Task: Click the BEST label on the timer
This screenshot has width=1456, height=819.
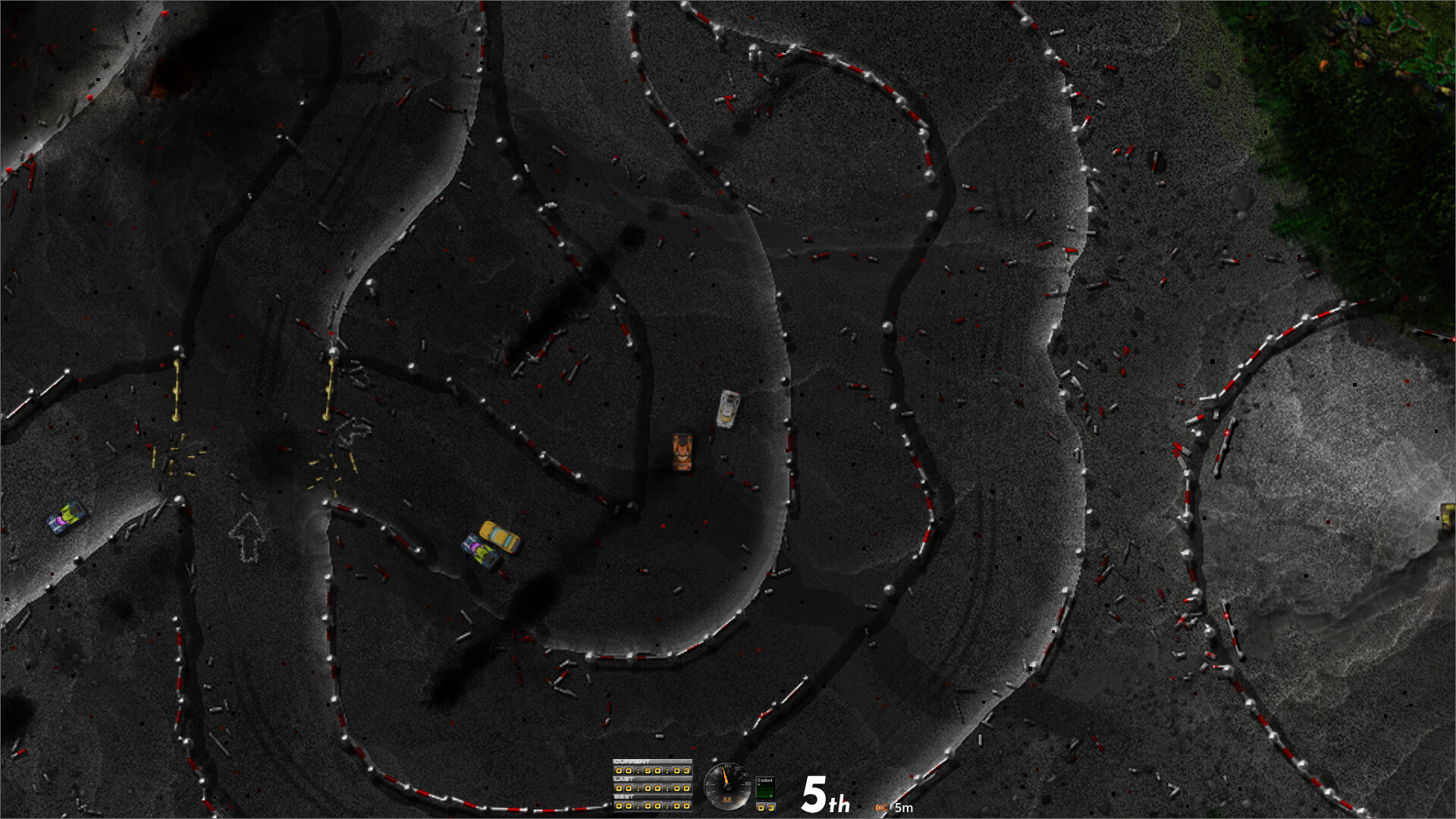Action: [x=624, y=798]
